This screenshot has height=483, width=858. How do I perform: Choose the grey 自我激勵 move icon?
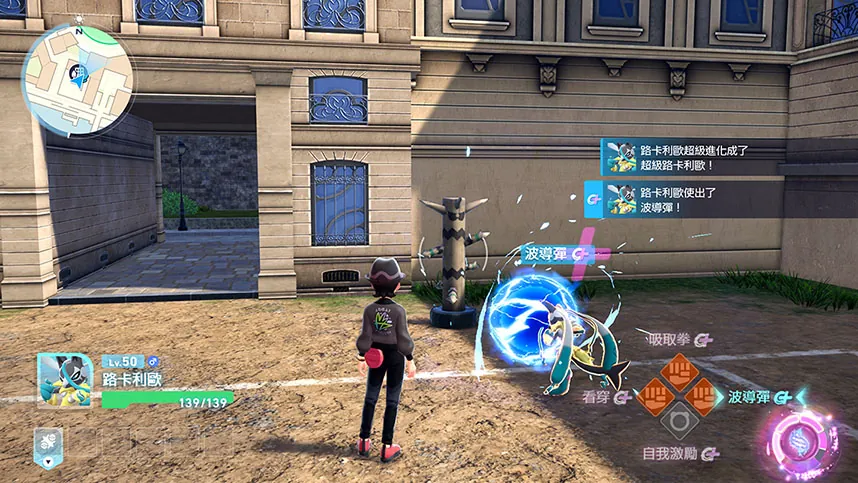point(679,422)
